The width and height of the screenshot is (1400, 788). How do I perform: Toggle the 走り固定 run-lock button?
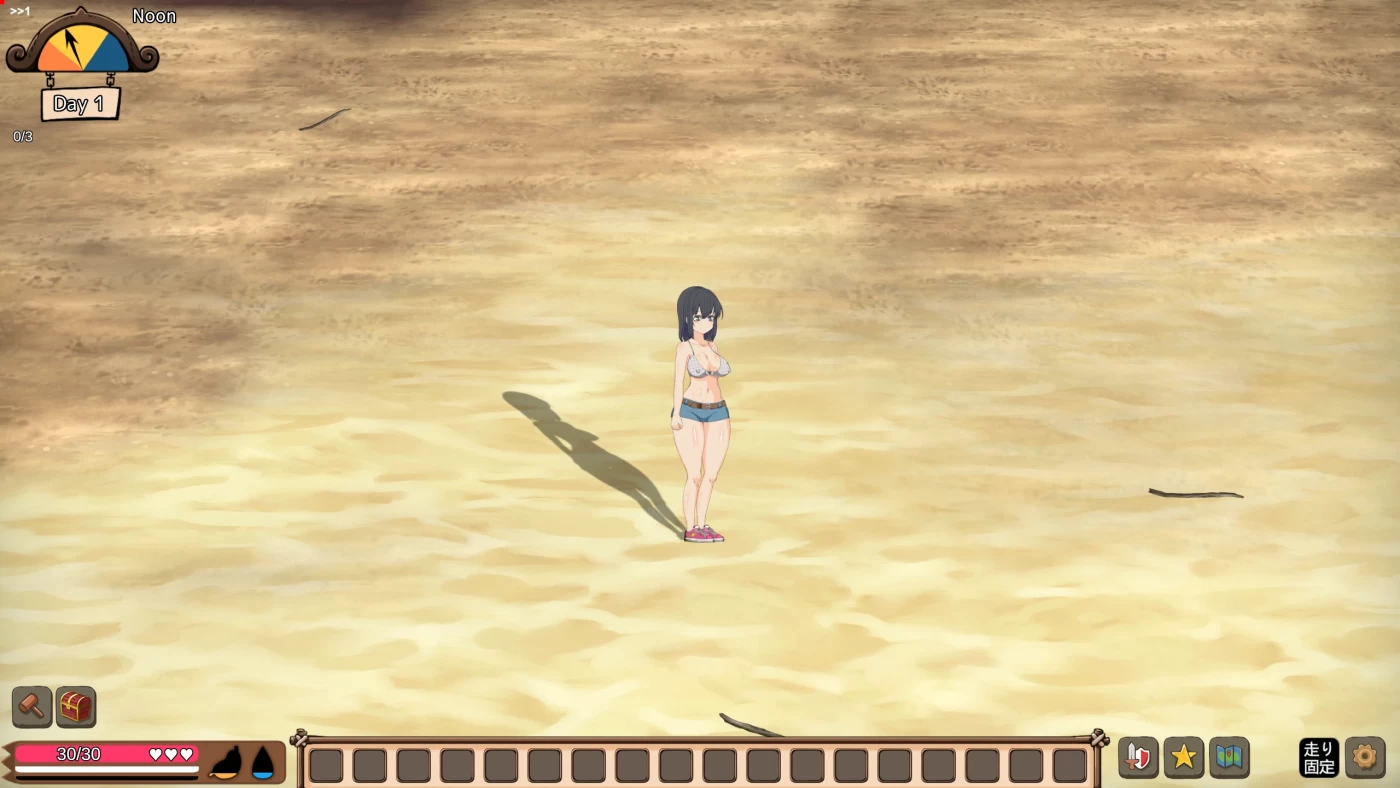[x=1318, y=757]
